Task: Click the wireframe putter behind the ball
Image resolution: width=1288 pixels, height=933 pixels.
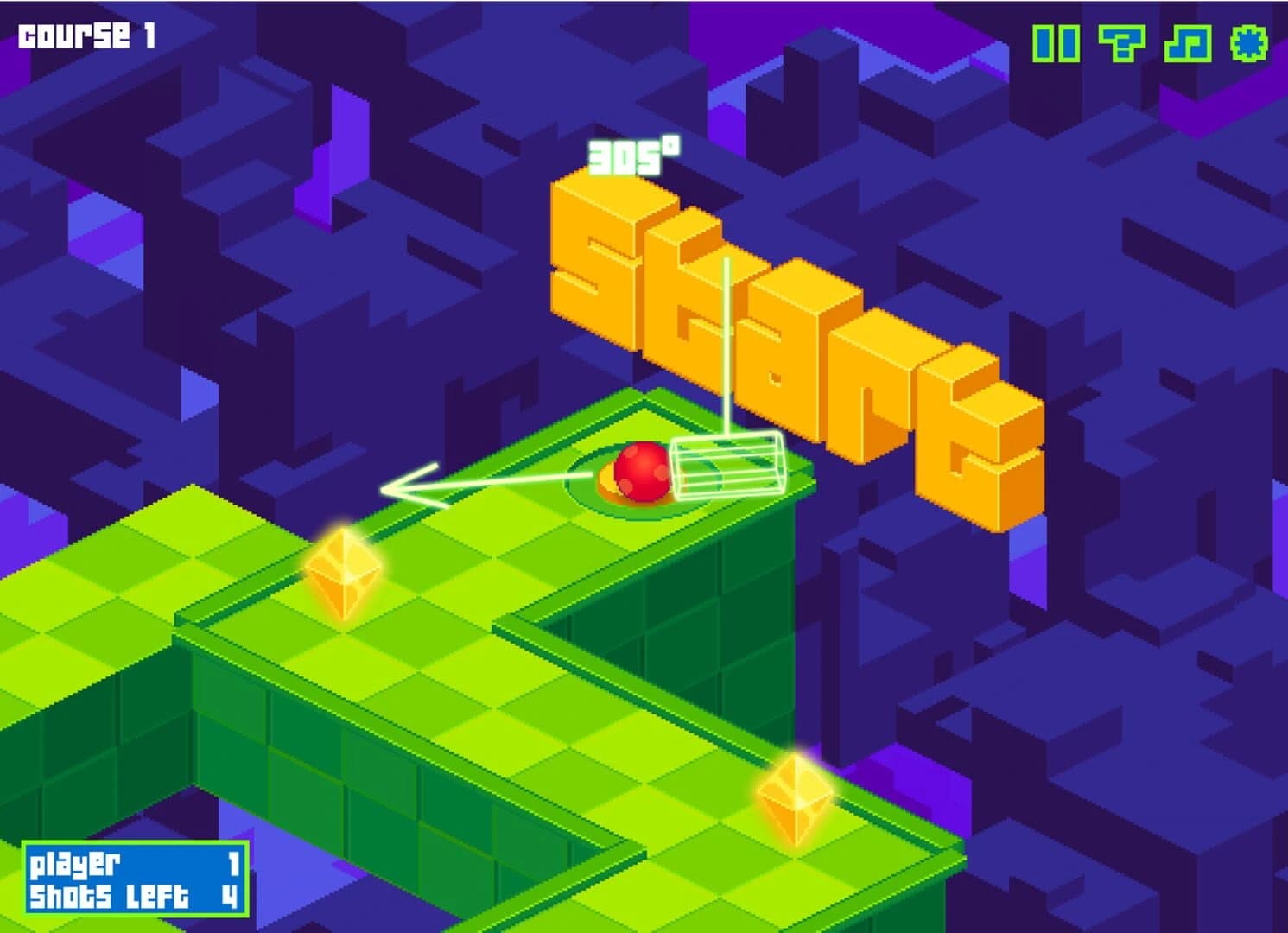Action: tap(730, 465)
